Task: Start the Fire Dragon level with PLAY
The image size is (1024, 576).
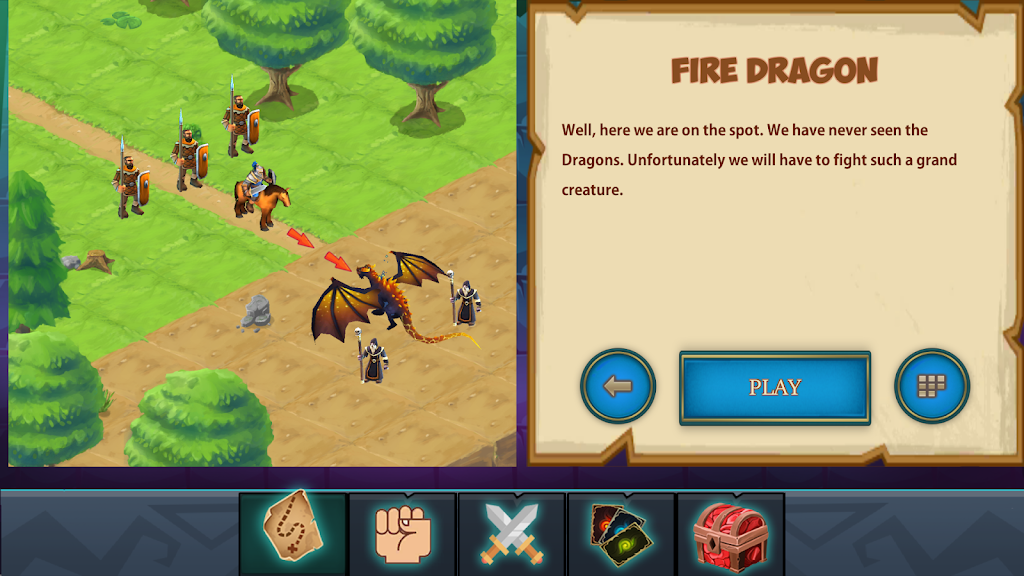Action: 774,387
